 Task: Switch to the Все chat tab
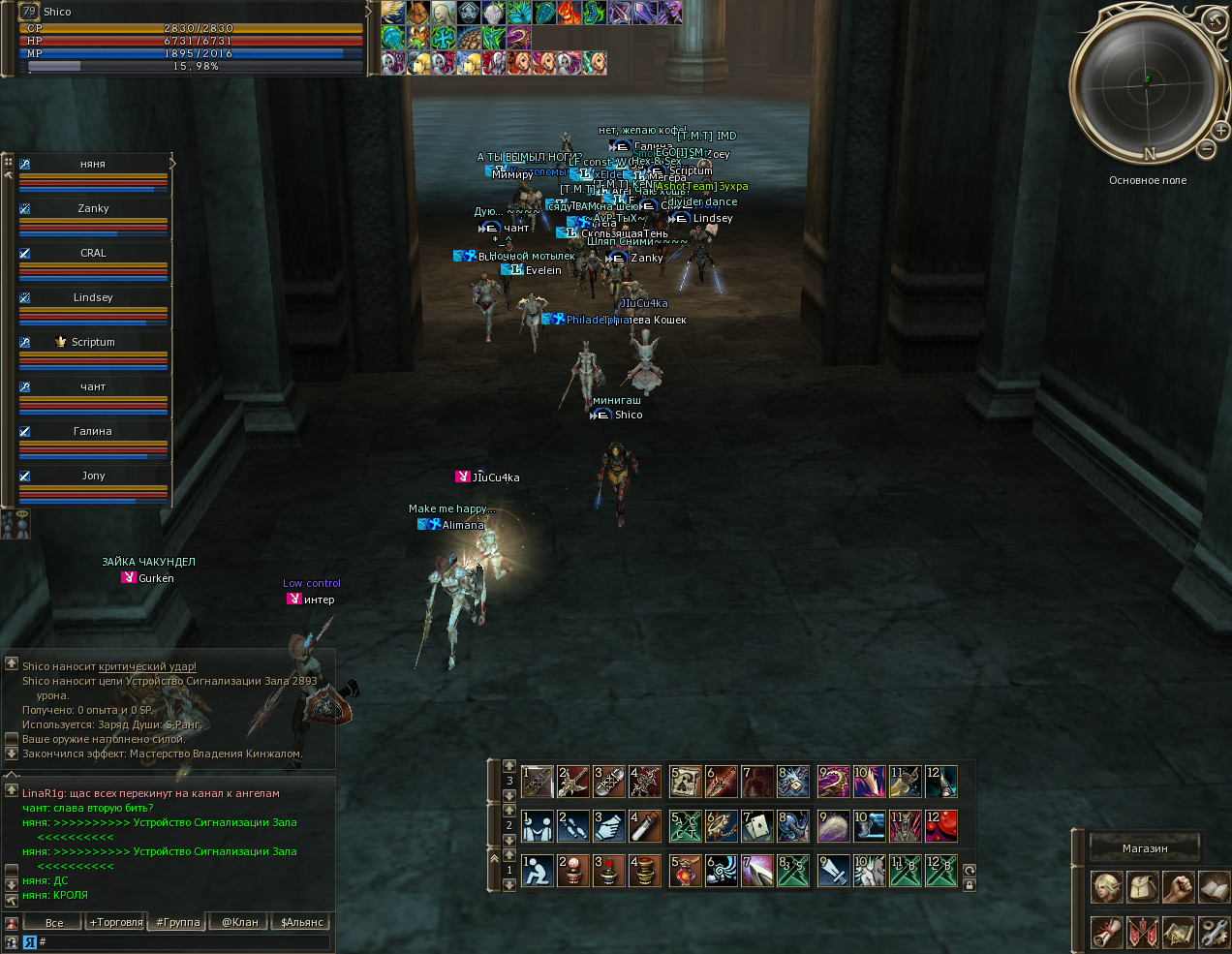pos(54,922)
